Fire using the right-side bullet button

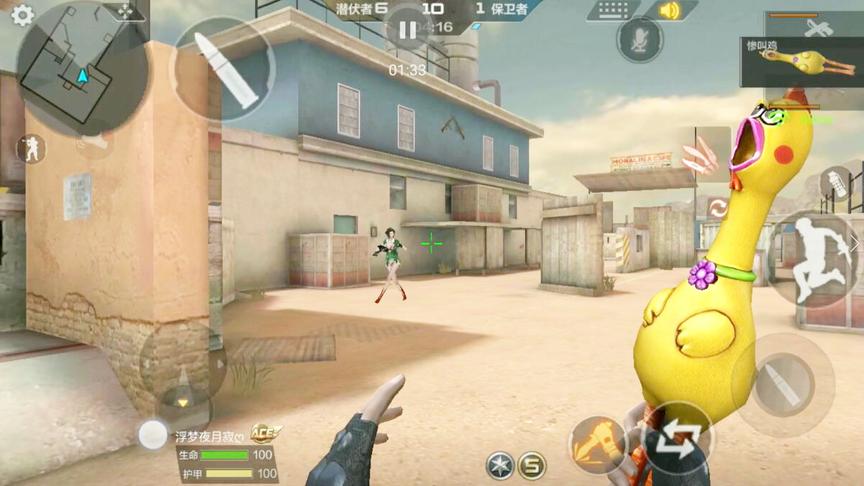(x=782, y=383)
